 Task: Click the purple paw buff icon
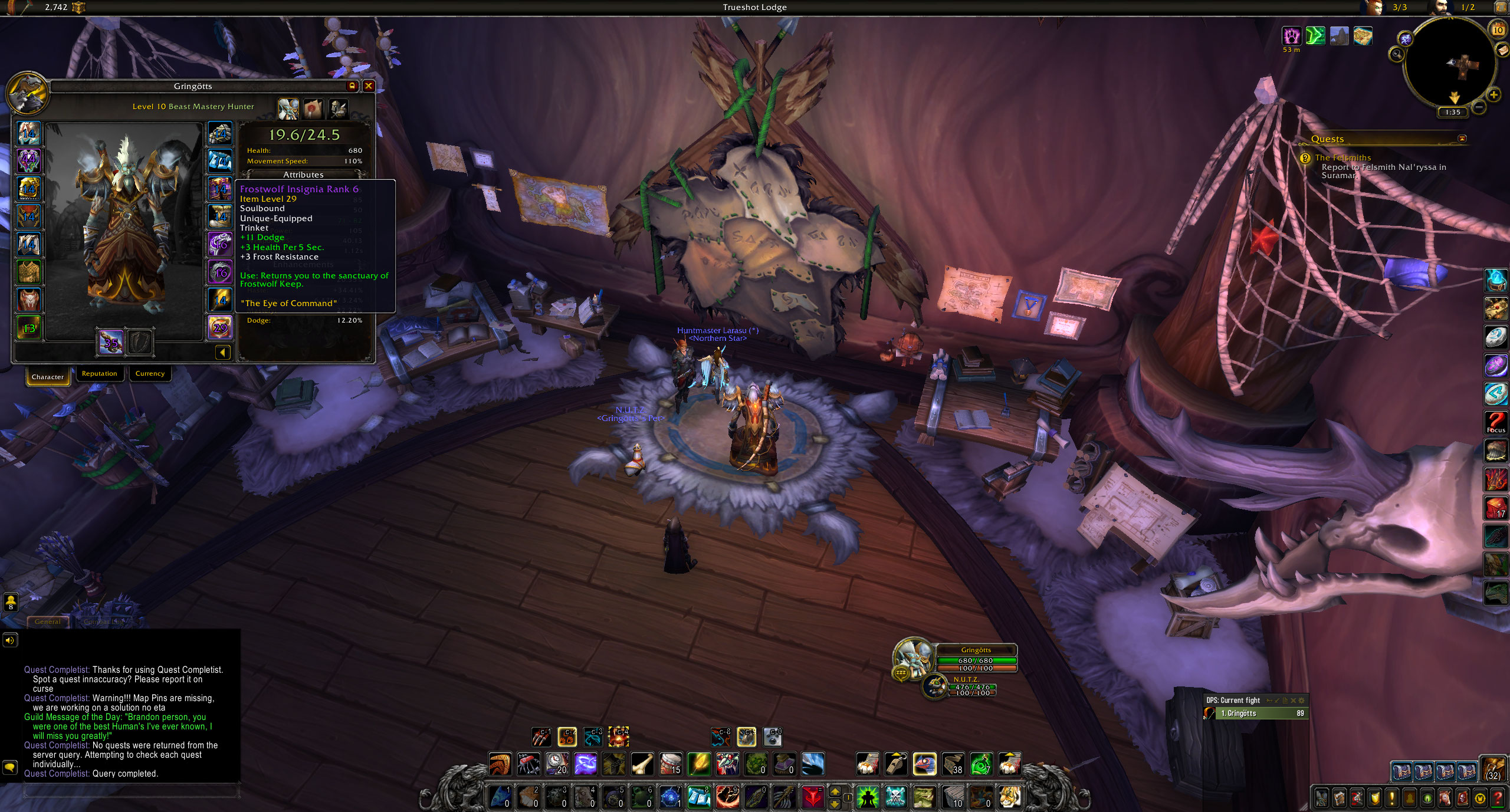click(1292, 36)
